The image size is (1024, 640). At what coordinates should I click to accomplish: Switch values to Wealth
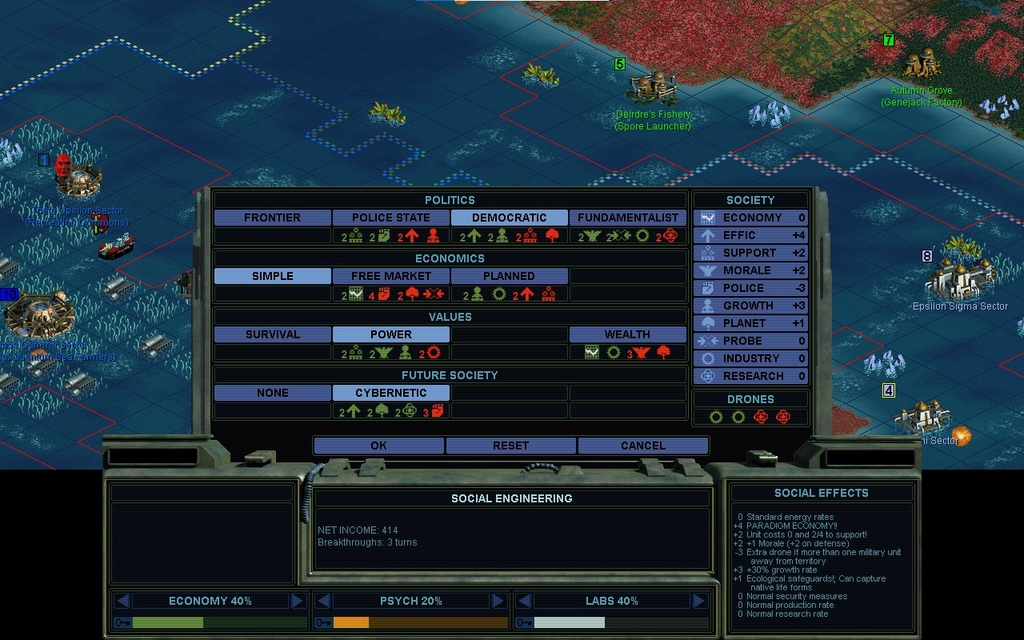click(628, 335)
